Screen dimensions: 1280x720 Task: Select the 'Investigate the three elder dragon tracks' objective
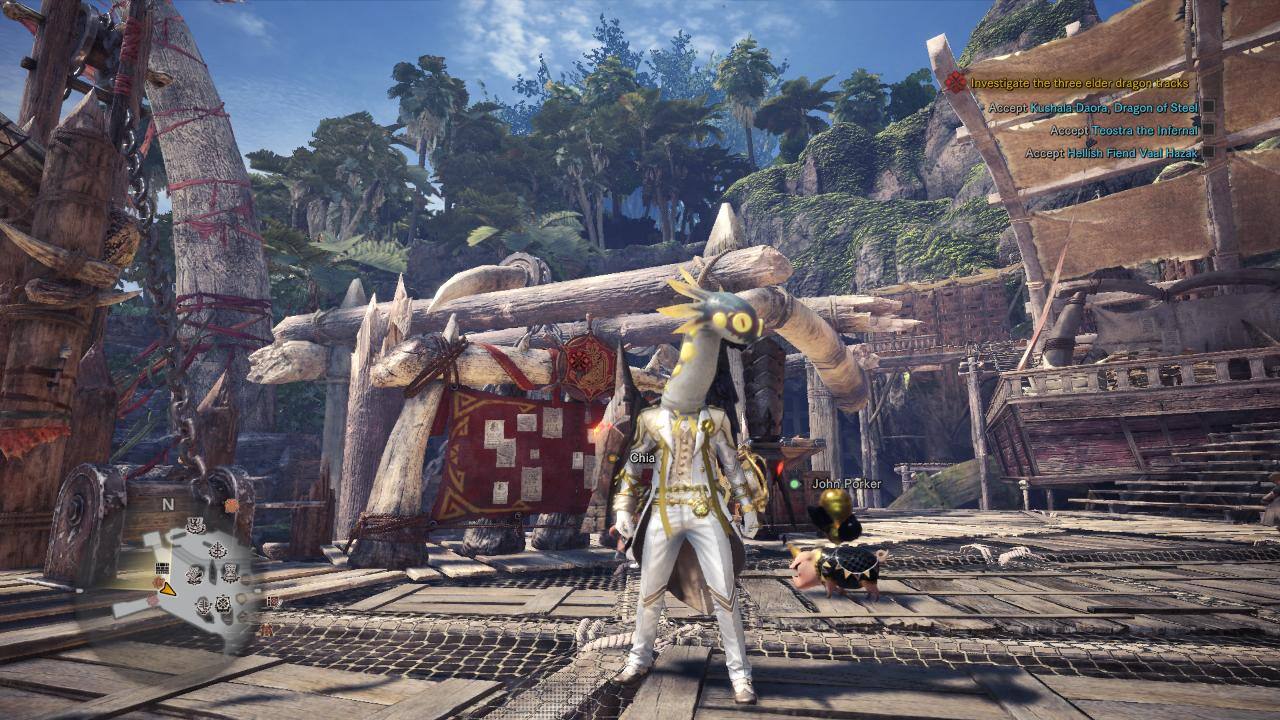[1080, 83]
